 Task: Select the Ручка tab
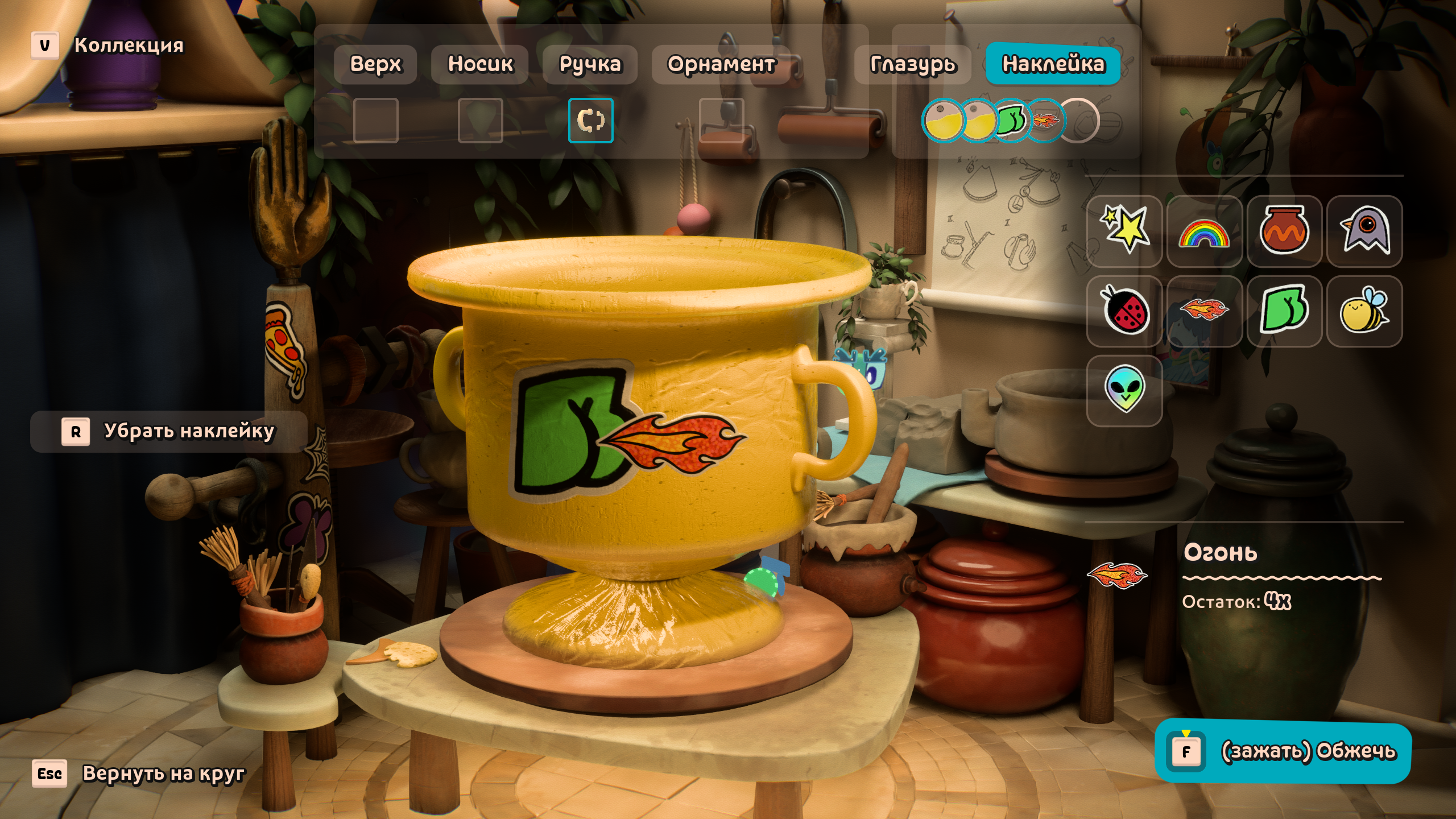coord(590,64)
